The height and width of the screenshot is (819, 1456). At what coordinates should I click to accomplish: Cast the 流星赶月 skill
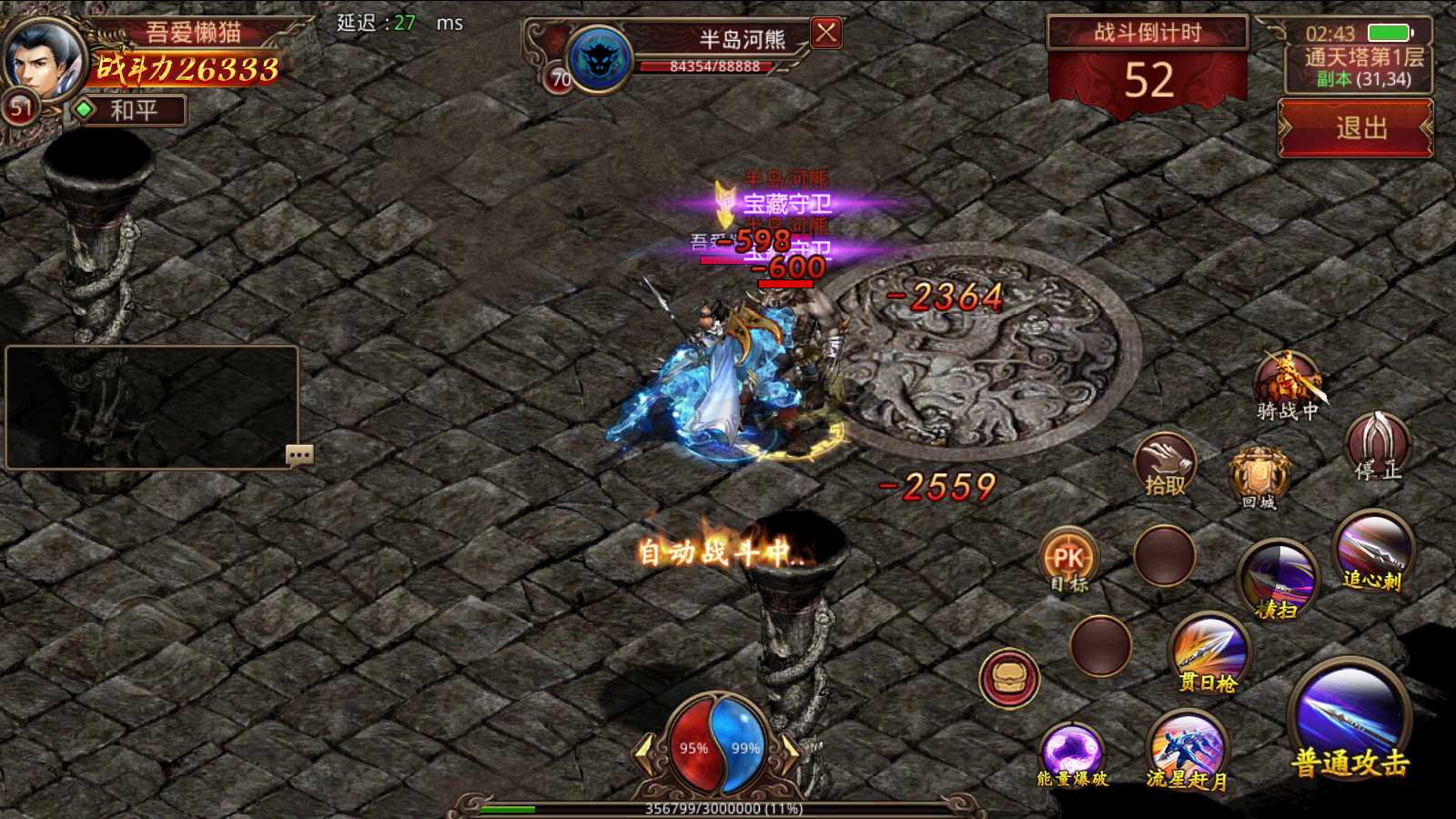coord(1187,746)
